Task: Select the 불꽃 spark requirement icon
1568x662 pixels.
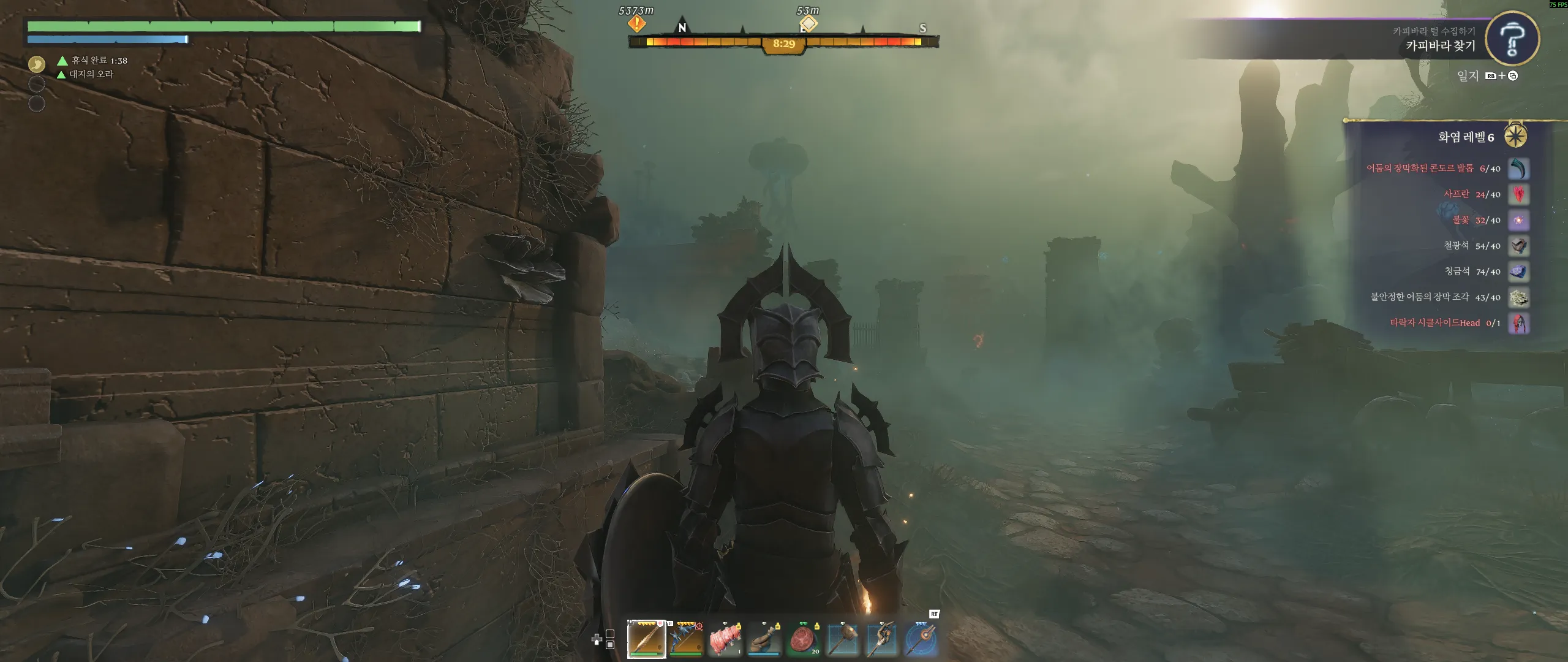Action: pyautogui.click(x=1518, y=220)
